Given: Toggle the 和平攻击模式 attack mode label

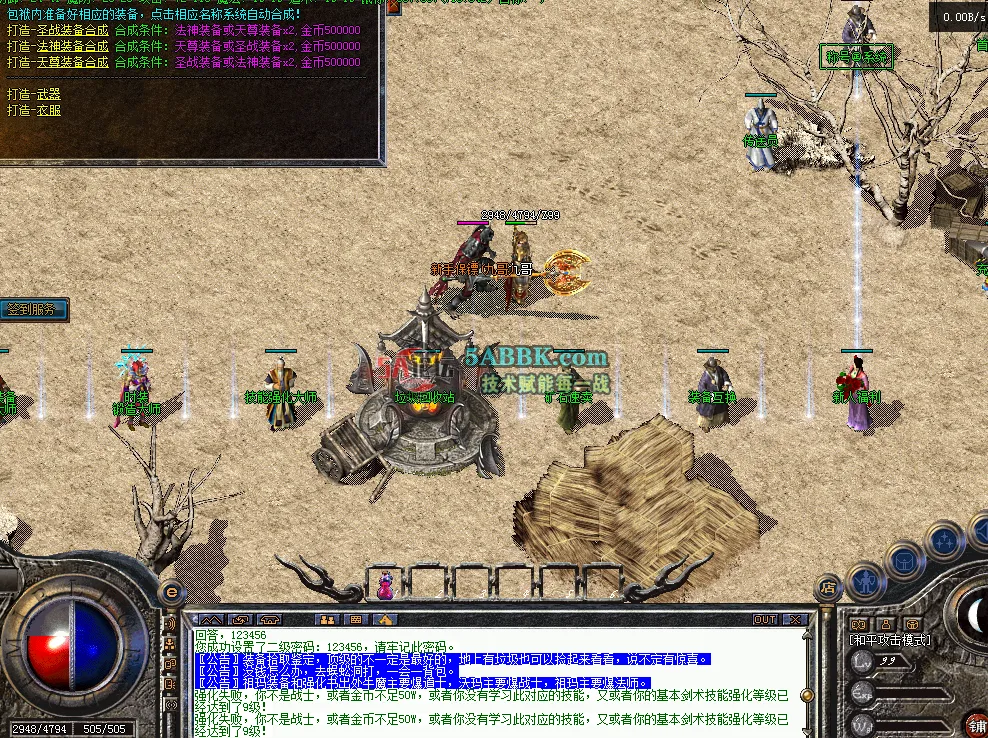Looking at the screenshot, I should [889, 640].
